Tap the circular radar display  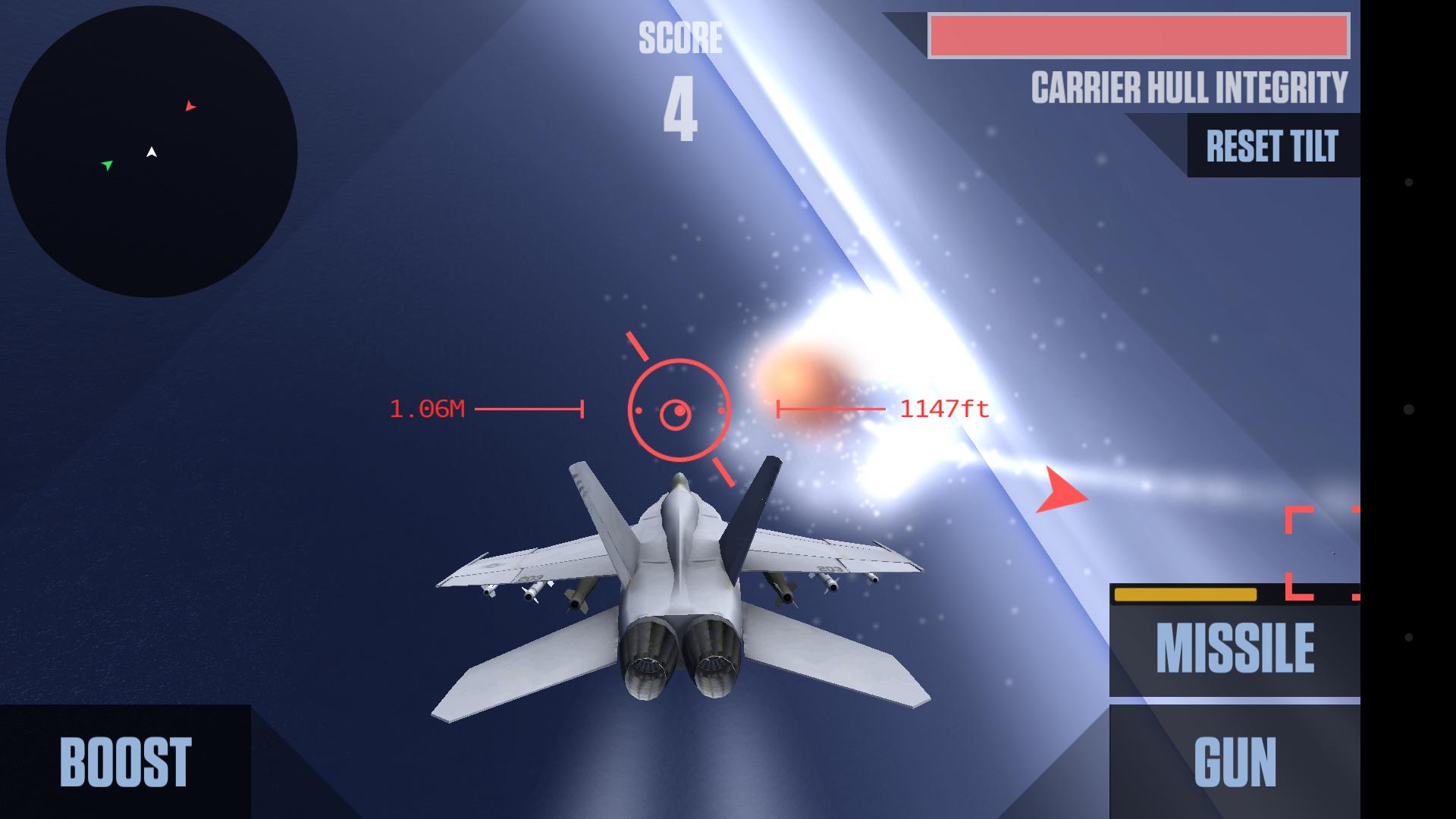[x=152, y=152]
